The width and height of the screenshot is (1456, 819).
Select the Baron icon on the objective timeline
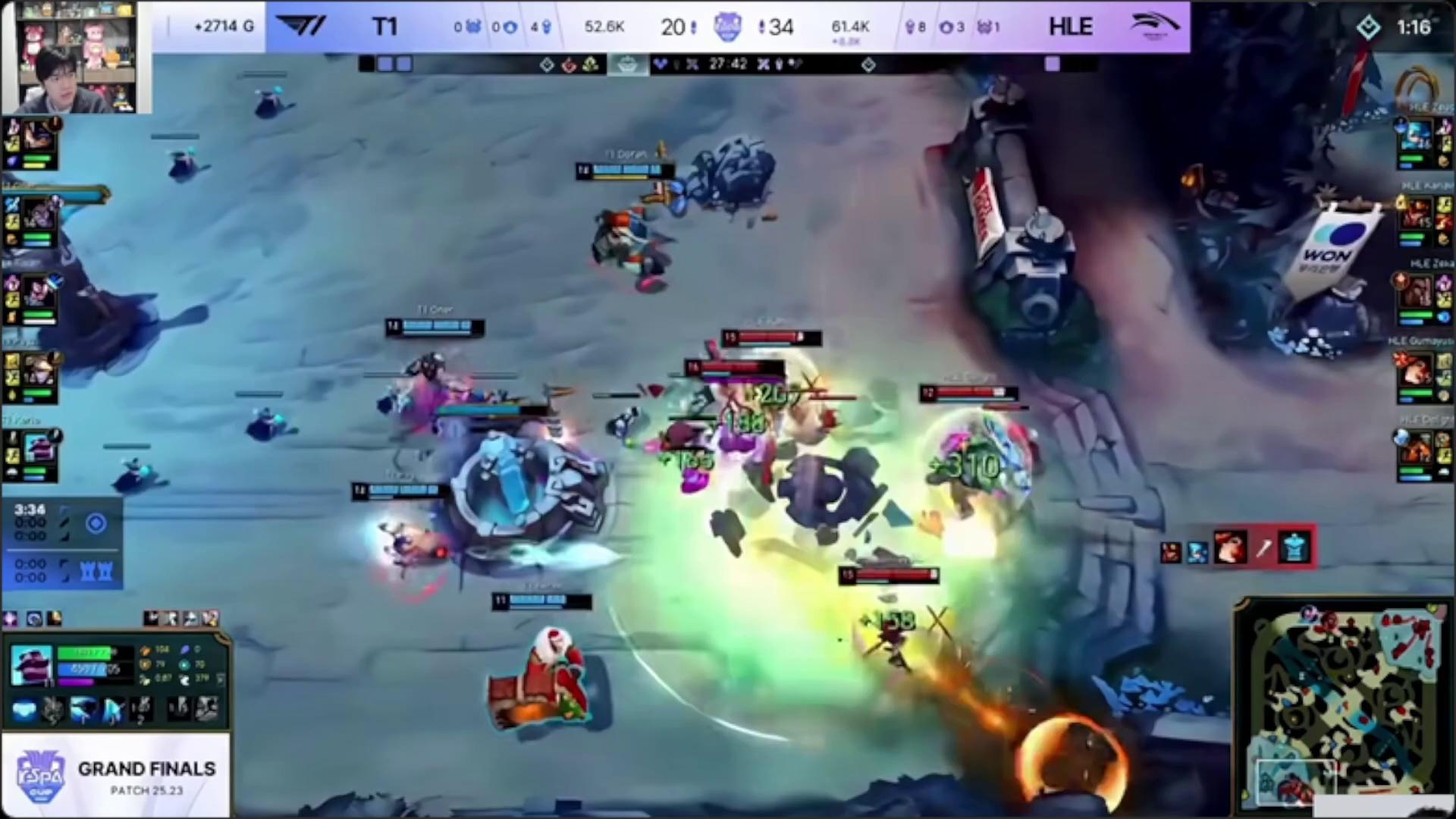click(627, 64)
